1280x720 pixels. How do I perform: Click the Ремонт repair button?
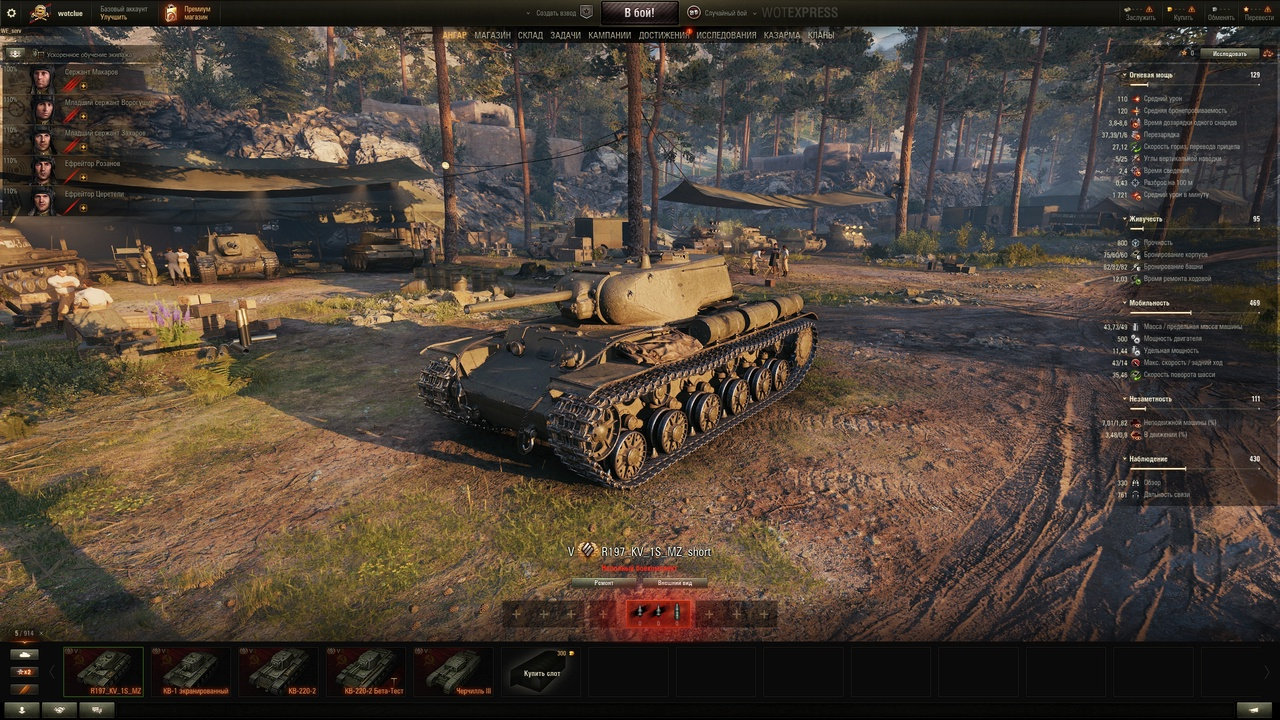point(604,582)
